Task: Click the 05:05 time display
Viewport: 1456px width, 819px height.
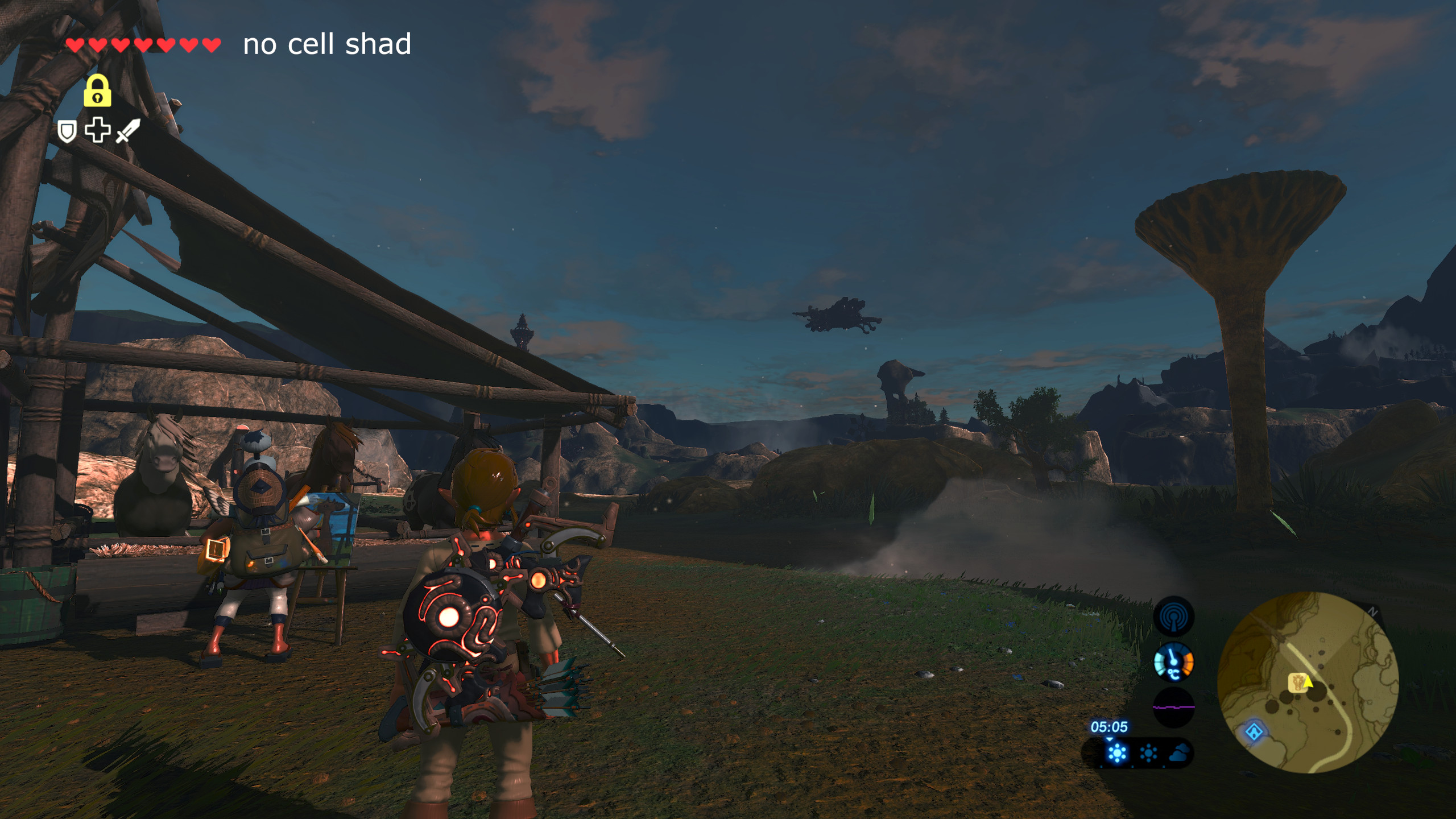Action: click(x=1110, y=728)
